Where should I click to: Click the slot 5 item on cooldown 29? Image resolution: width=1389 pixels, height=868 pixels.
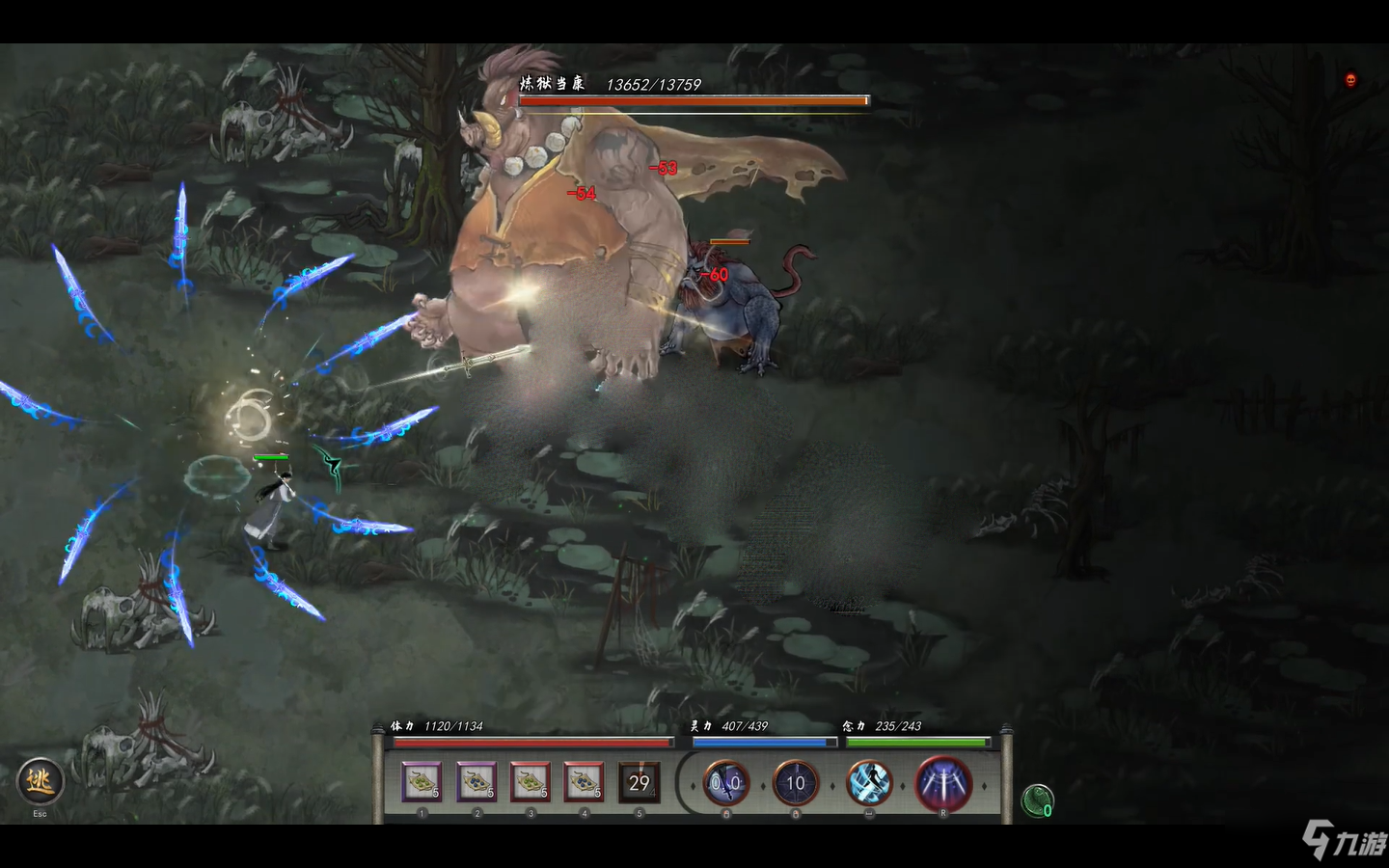click(639, 783)
